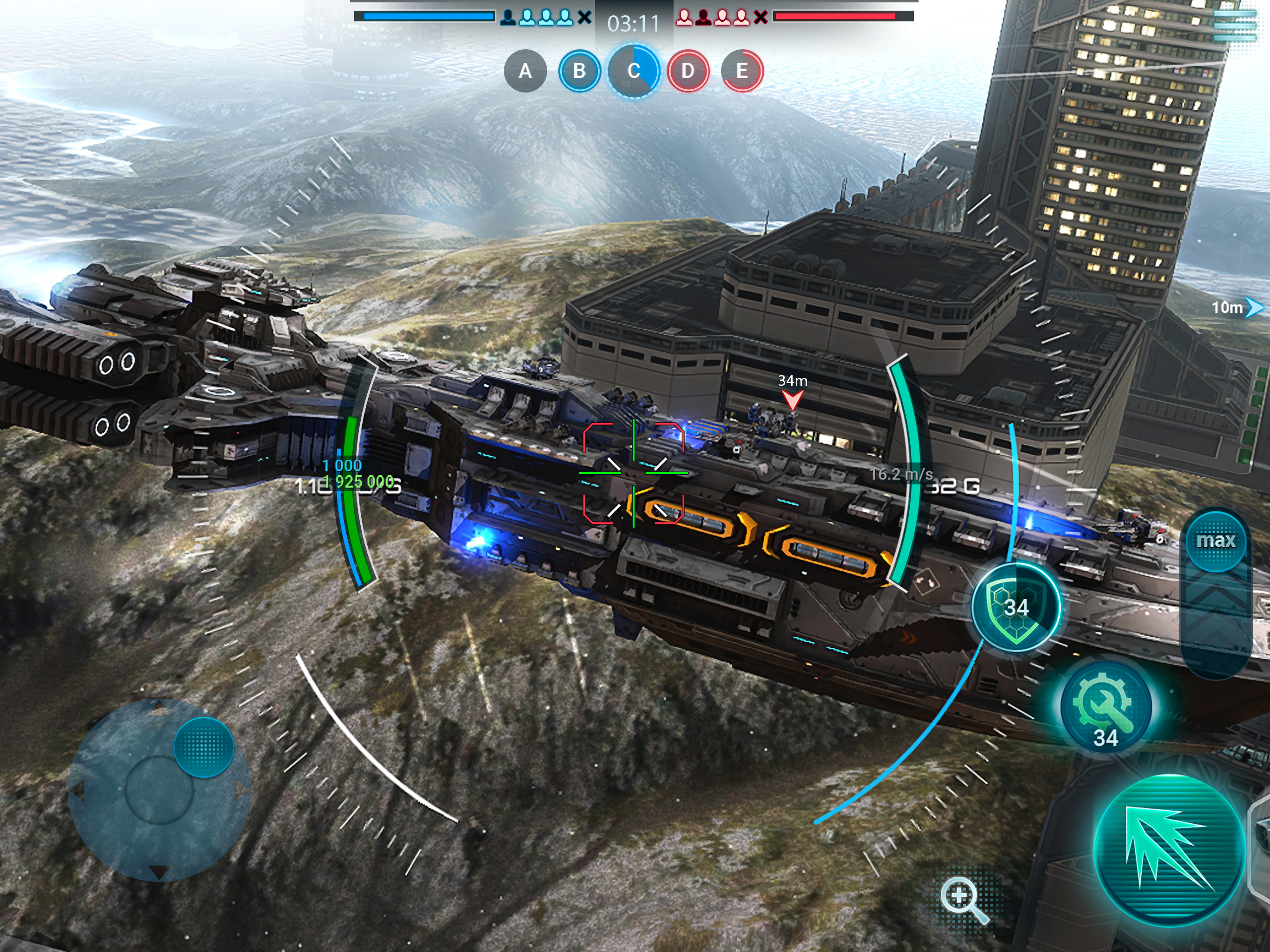Image resolution: width=1270 pixels, height=952 pixels.
Task: Activate the shield ability
Action: [1016, 607]
